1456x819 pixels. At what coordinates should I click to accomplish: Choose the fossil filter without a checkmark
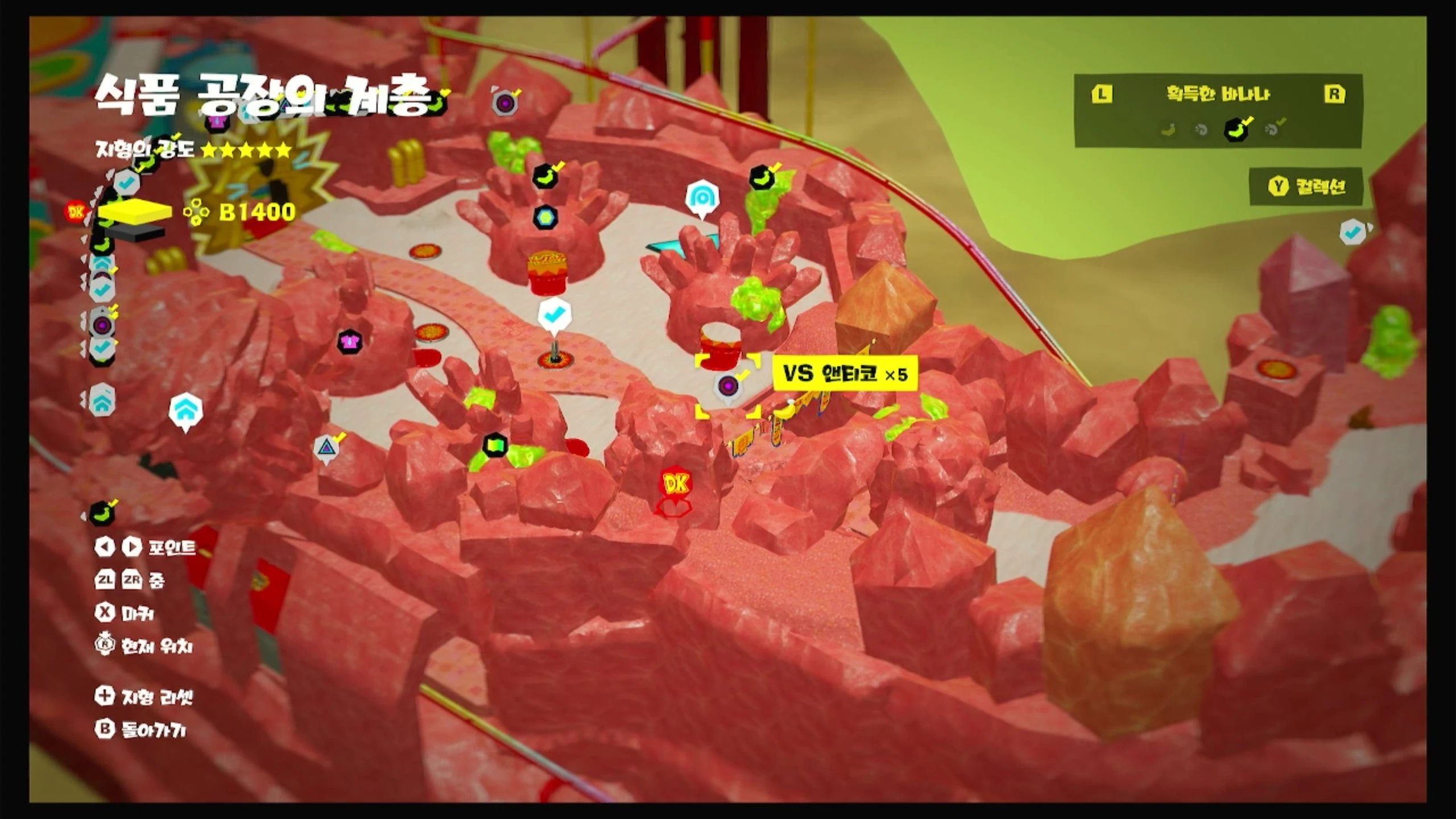pyautogui.click(x=1201, y=130)
